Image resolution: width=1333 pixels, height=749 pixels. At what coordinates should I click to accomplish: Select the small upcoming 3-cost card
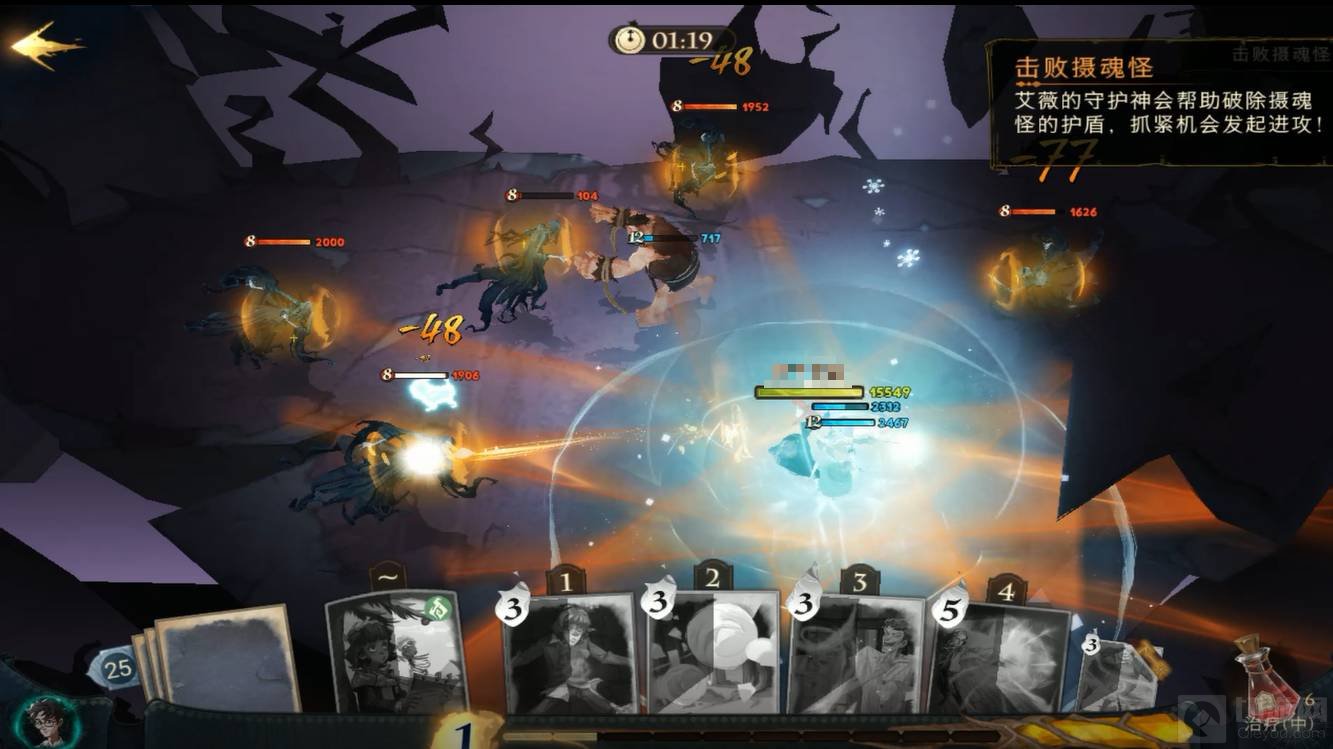(x=1115, y=674)
